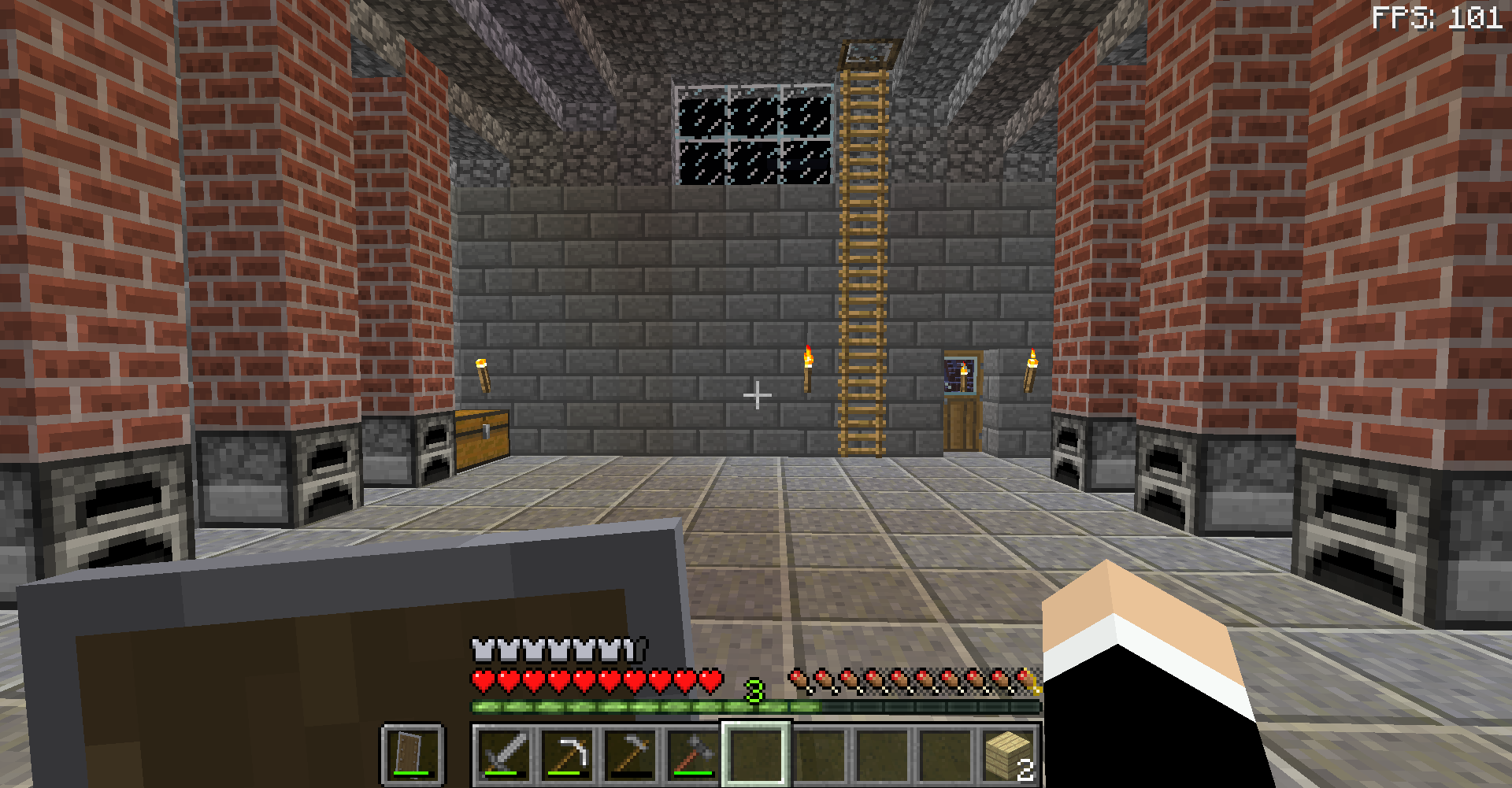Click the torch left of the chest
Viewport: 1512px width, 788px height.
[484, 378]
